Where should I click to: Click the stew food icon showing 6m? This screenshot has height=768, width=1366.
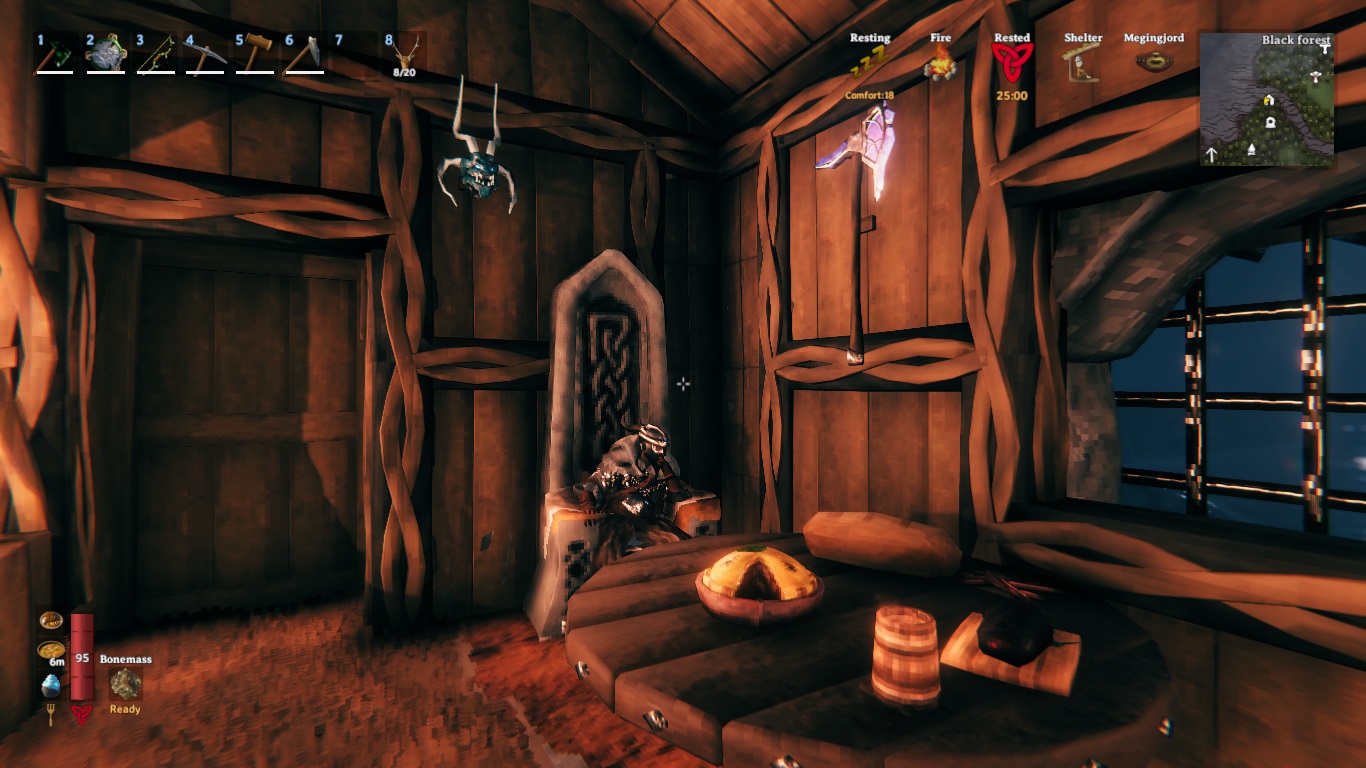pyautogui.click(x=50, y=652)
